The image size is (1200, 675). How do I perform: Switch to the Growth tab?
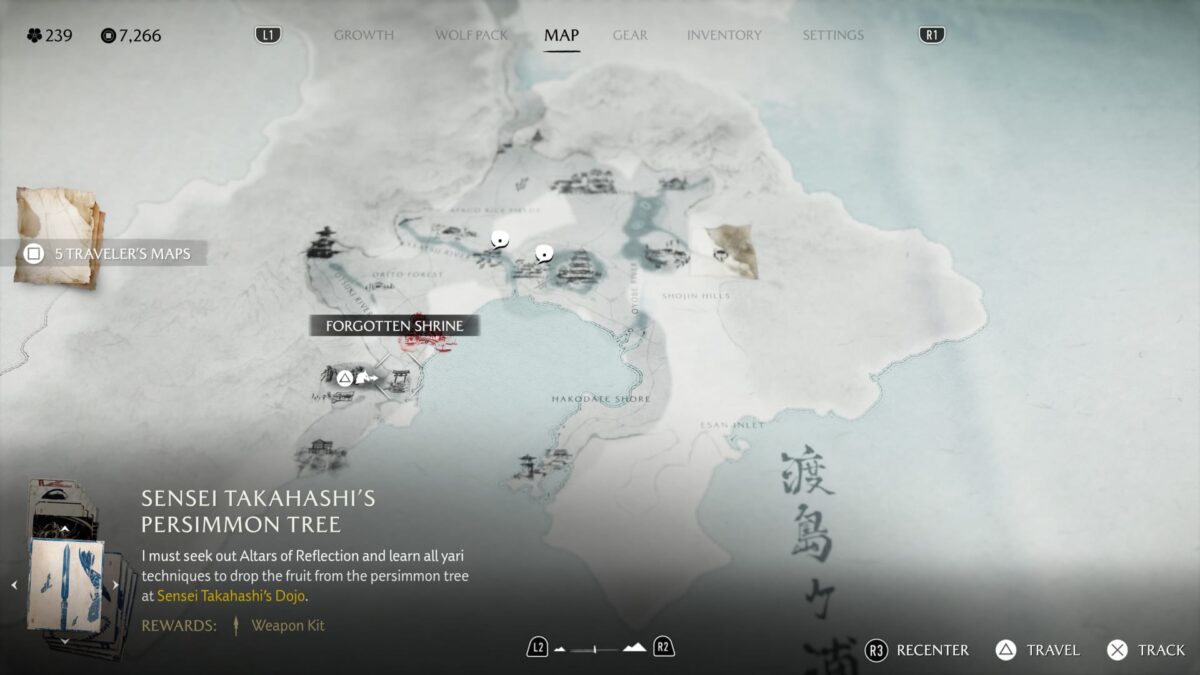click(x=363, y=35)
